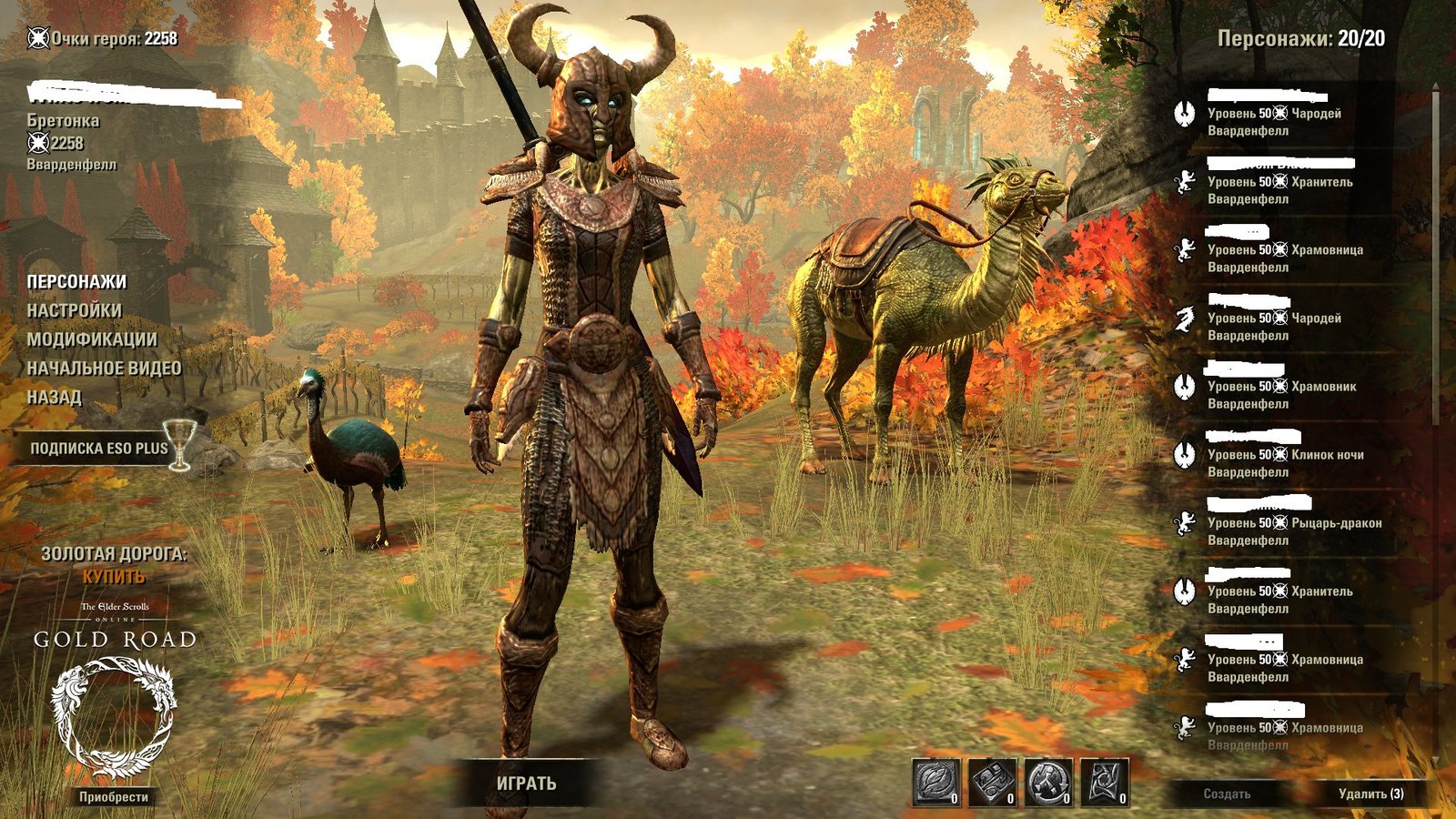Click the banner-shaped alliance change token
Screen dimensions: 1456x819
(1105, 783)
